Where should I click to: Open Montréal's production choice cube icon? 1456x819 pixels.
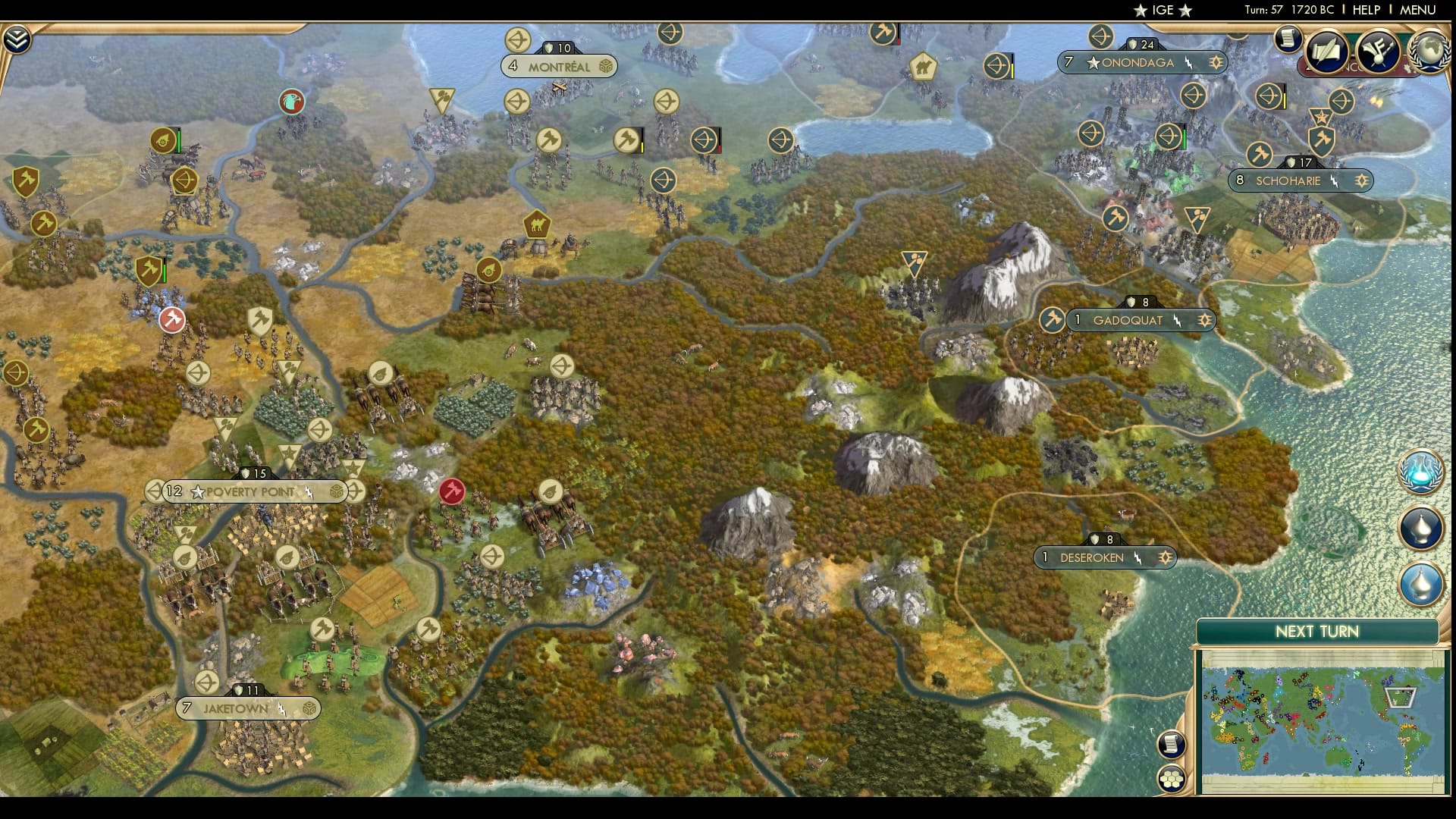pyautogui.click(x=605, y=66)
